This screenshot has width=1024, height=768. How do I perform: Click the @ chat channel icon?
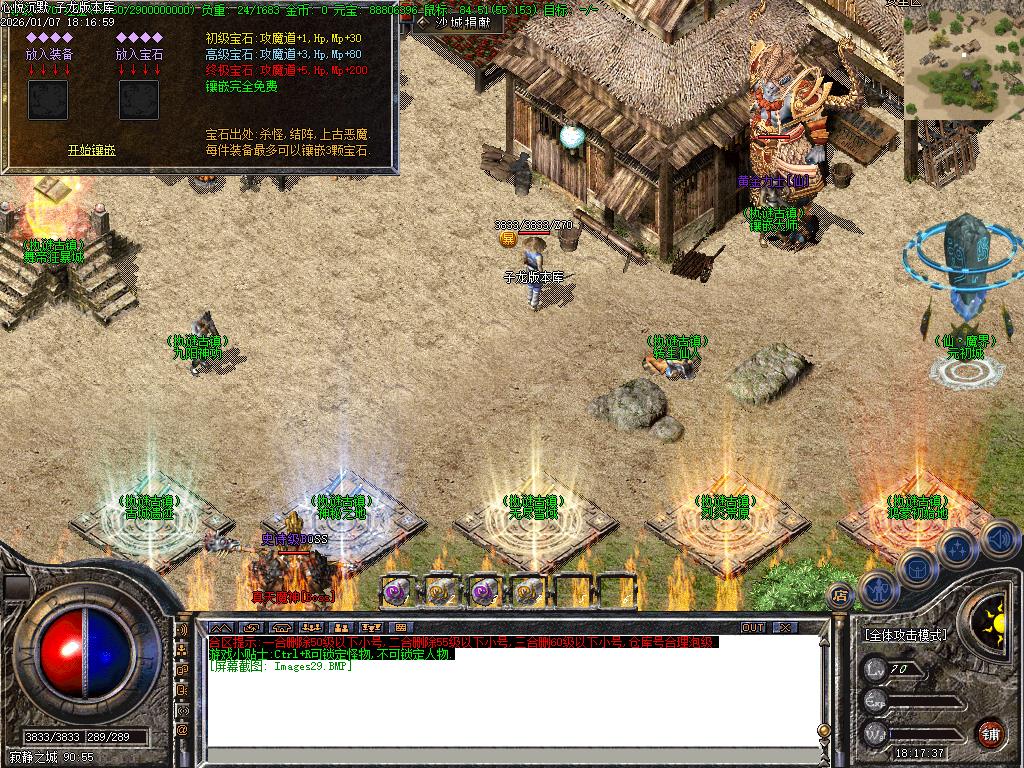tap(183, 730)
